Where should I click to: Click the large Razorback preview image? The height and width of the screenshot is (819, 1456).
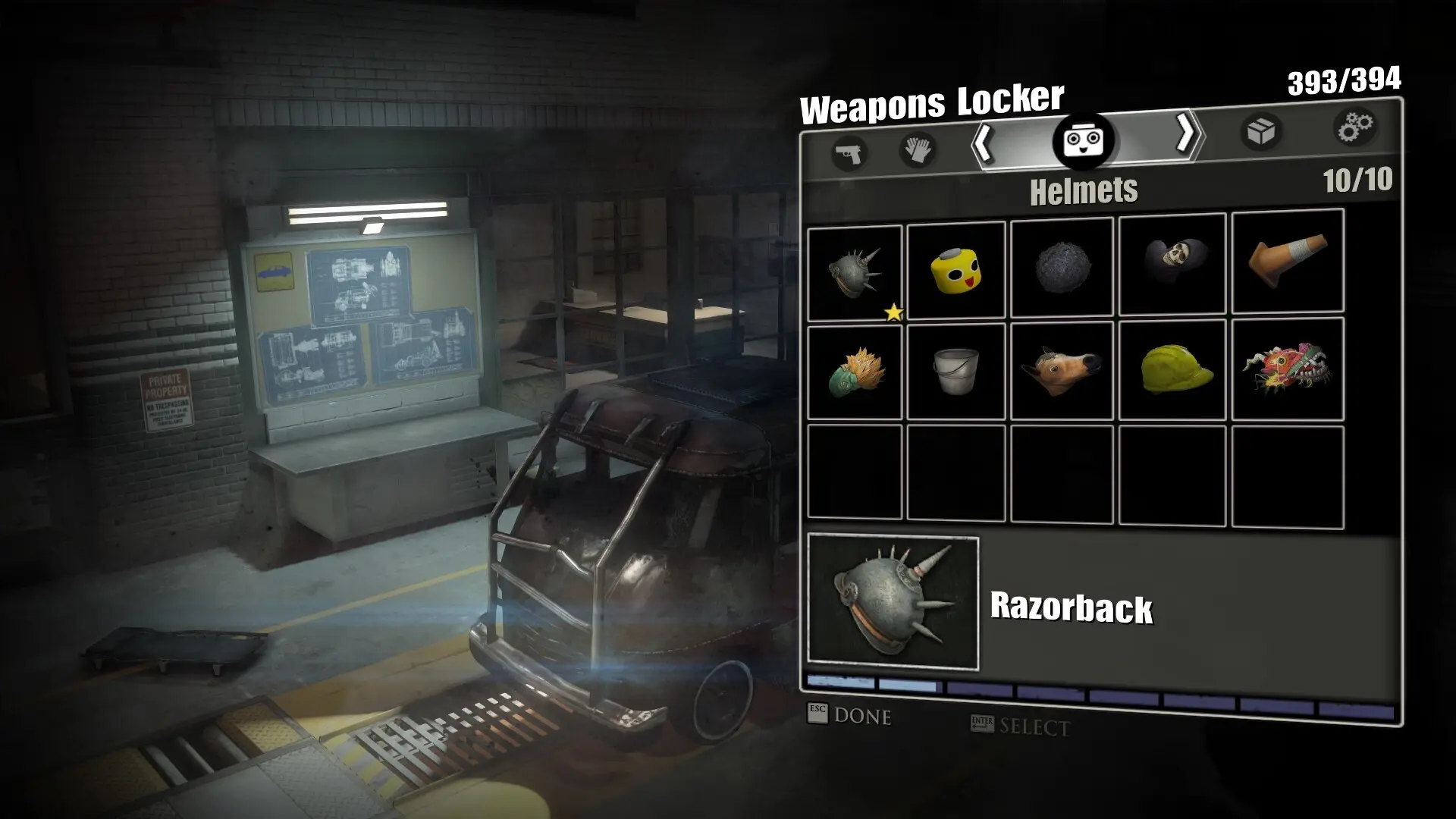point(893,603)
